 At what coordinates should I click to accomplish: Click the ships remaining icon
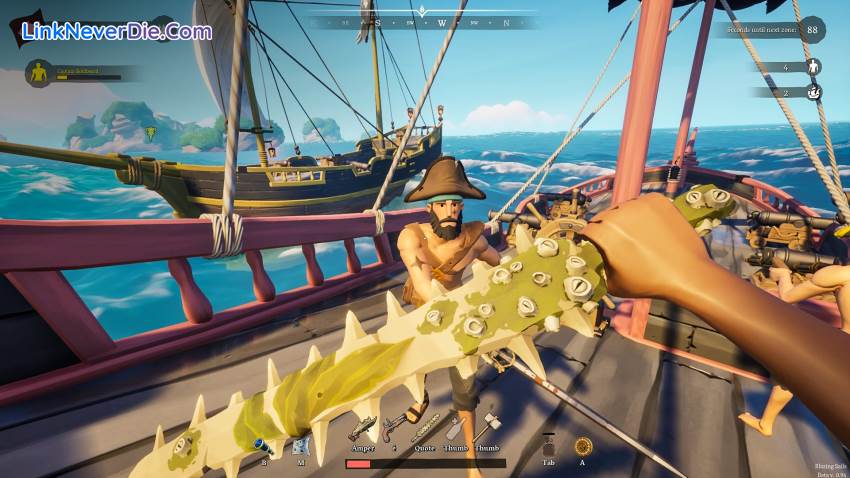point(813,92)
